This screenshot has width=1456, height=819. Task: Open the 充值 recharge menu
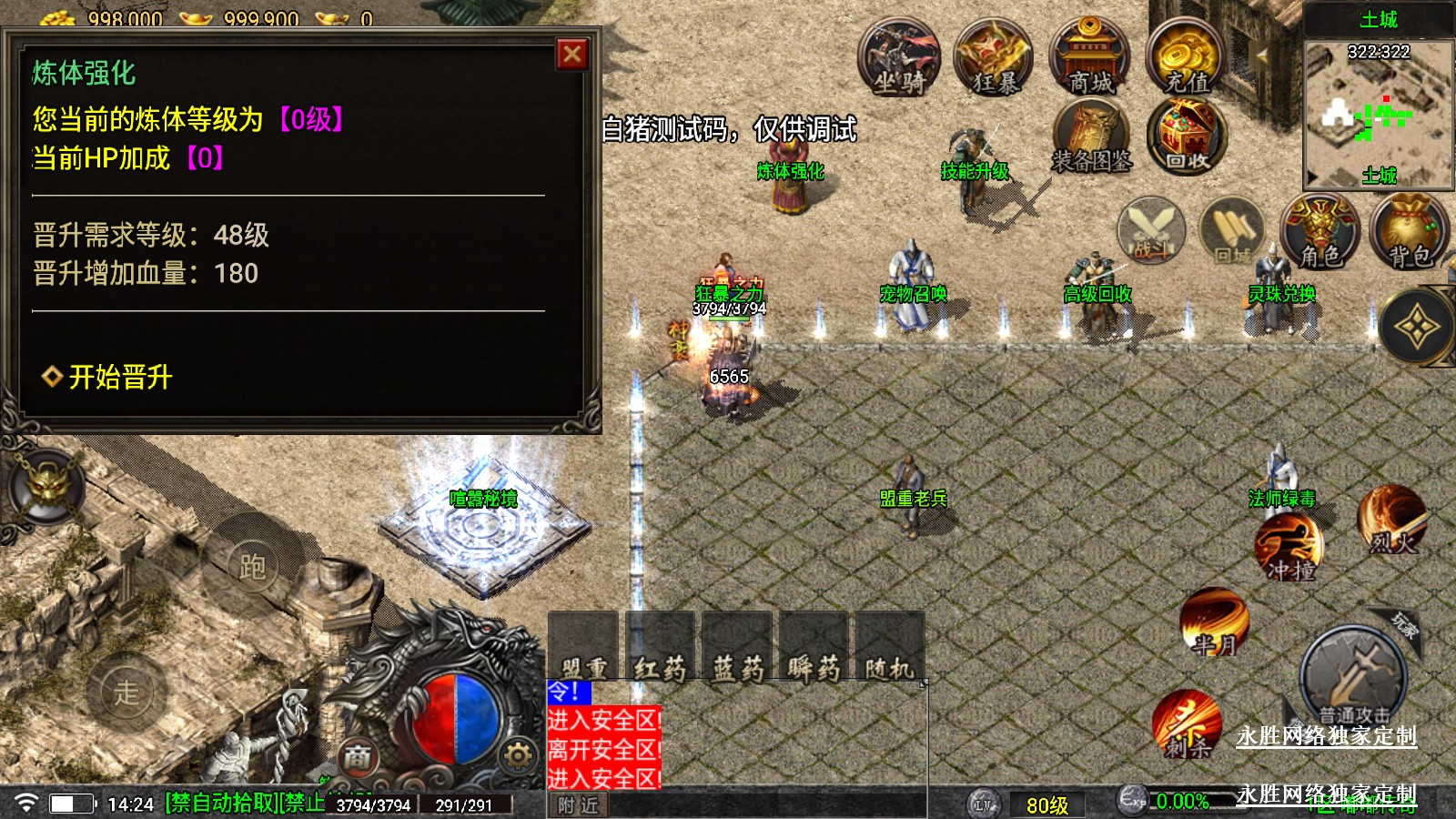click(1185, 60)
